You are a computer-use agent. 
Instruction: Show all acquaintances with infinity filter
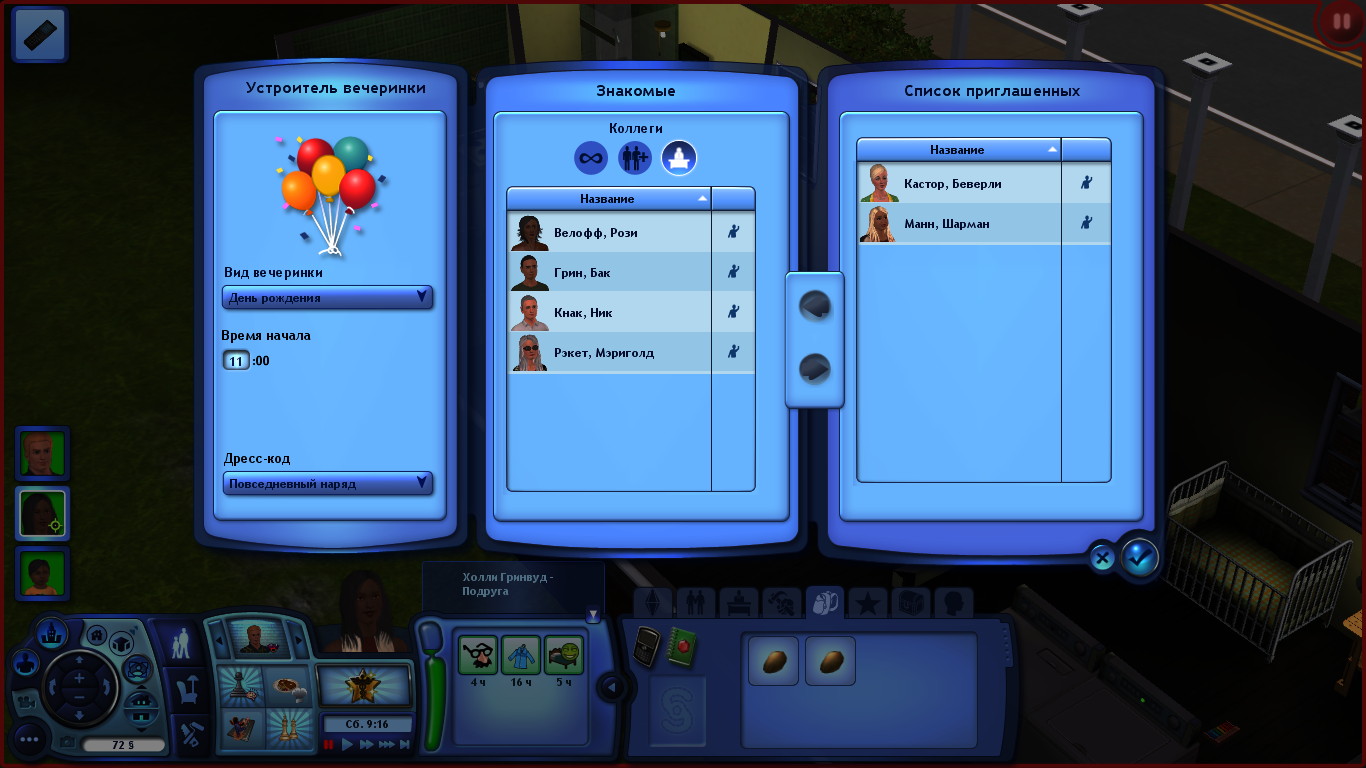[591, 157]
